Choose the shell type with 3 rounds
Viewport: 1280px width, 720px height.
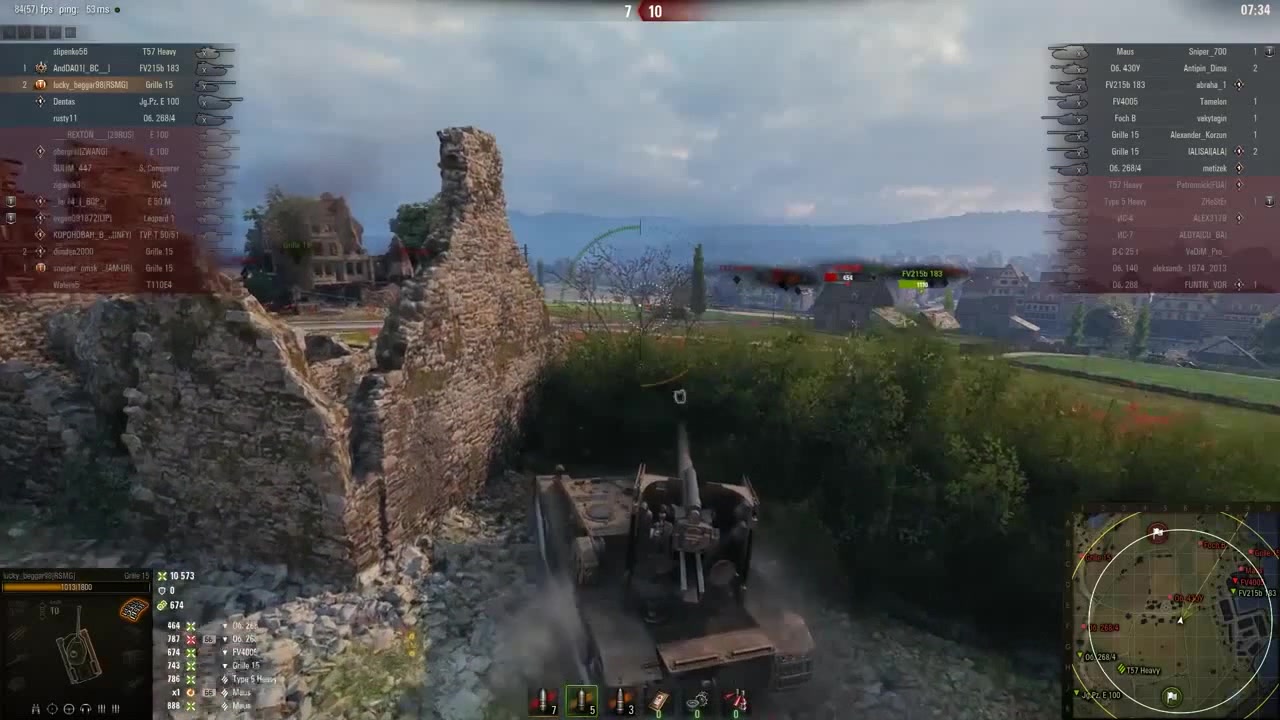click(x=620, y=701)
